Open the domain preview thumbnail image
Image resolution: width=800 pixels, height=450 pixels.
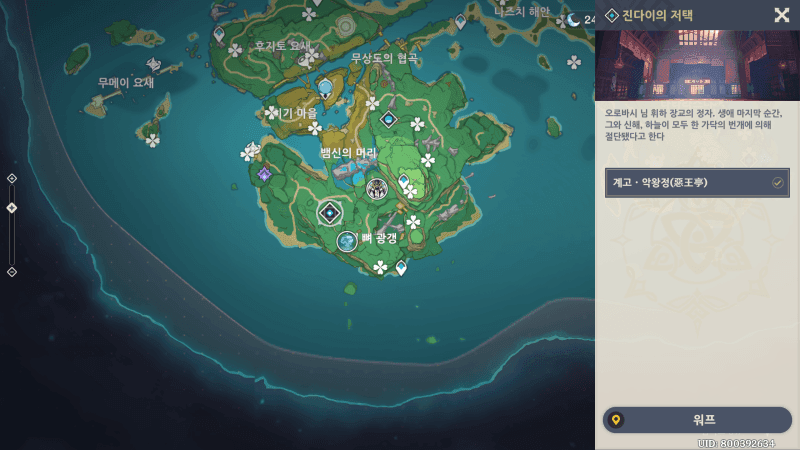coord(696,64)
